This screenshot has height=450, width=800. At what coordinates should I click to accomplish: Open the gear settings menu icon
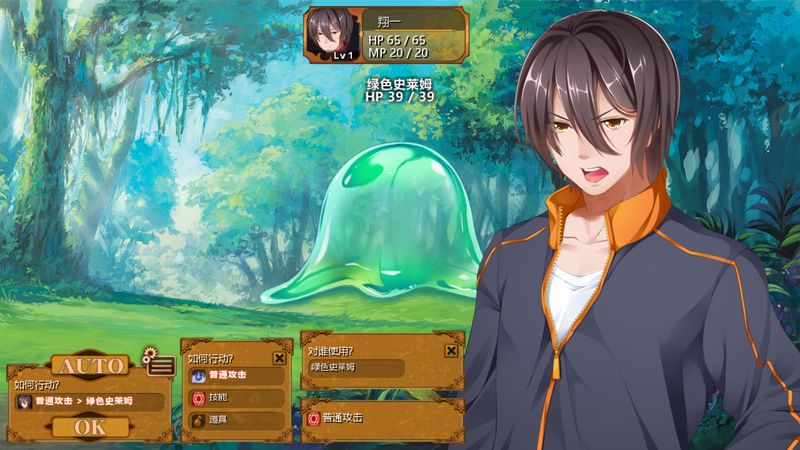tap(158, 363)
